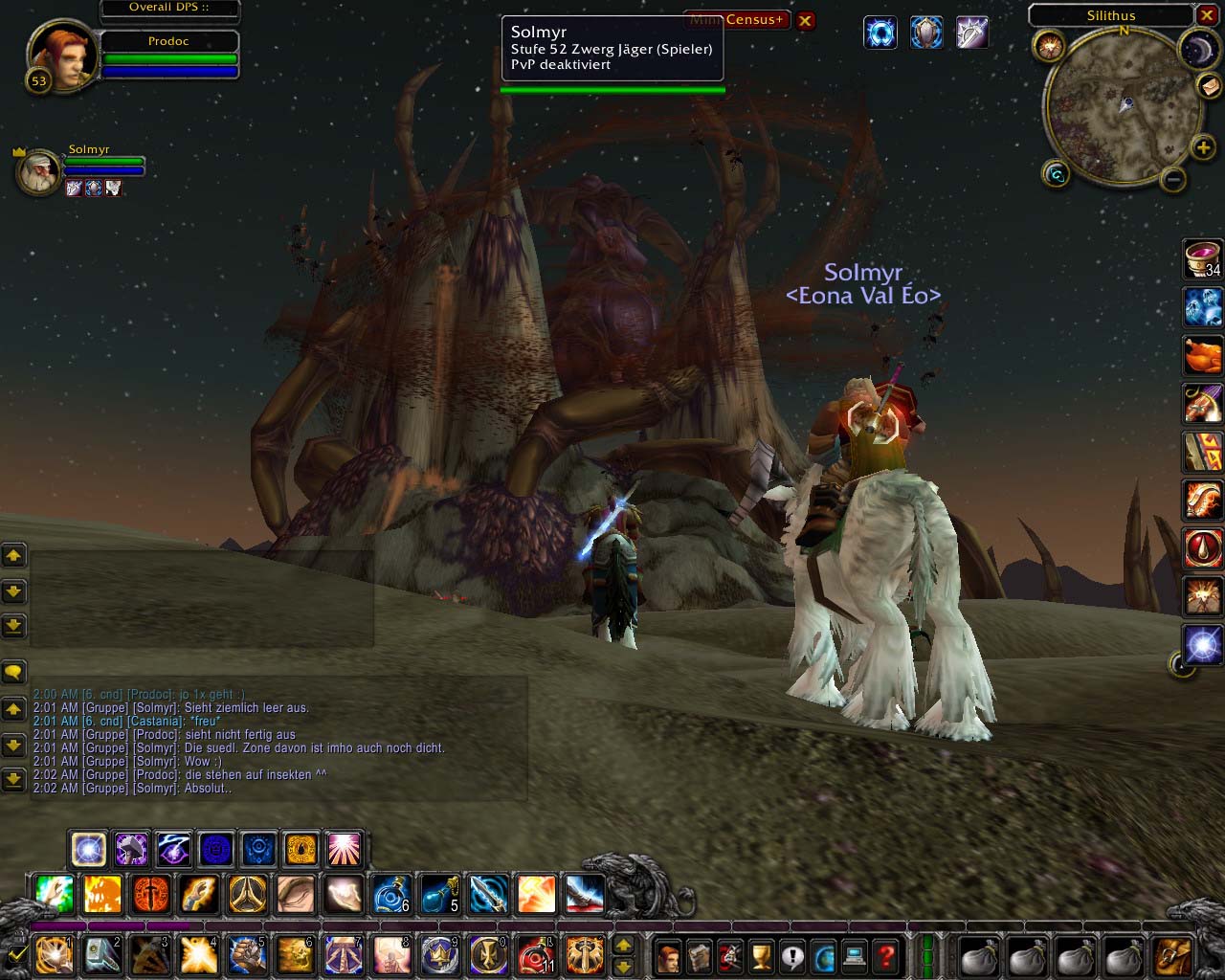1225x980 pixels.
Task: Zoom in on the minimap
Action: click(1203, 146)
